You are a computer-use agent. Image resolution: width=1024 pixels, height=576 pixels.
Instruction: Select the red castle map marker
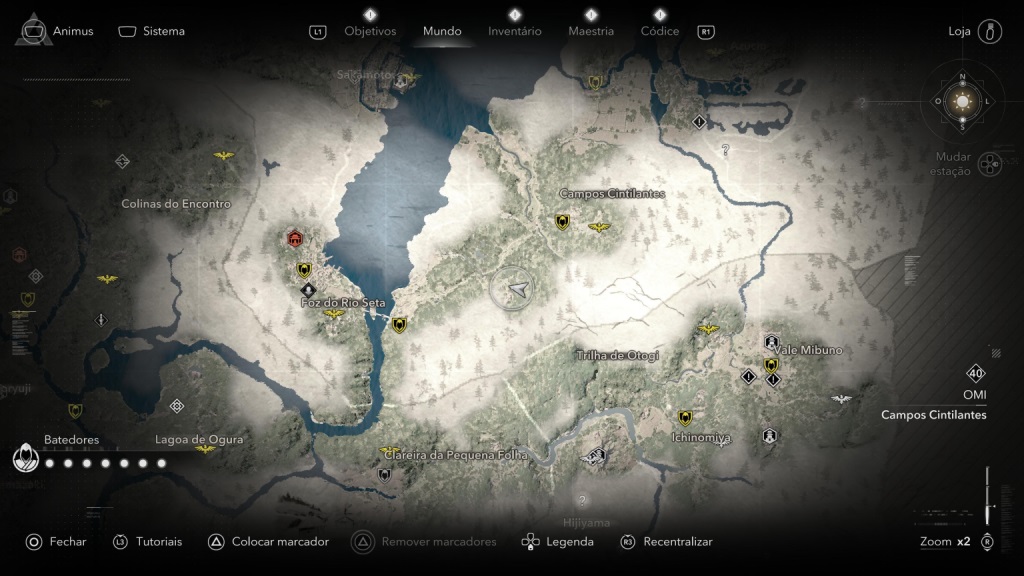coord(295,238)
